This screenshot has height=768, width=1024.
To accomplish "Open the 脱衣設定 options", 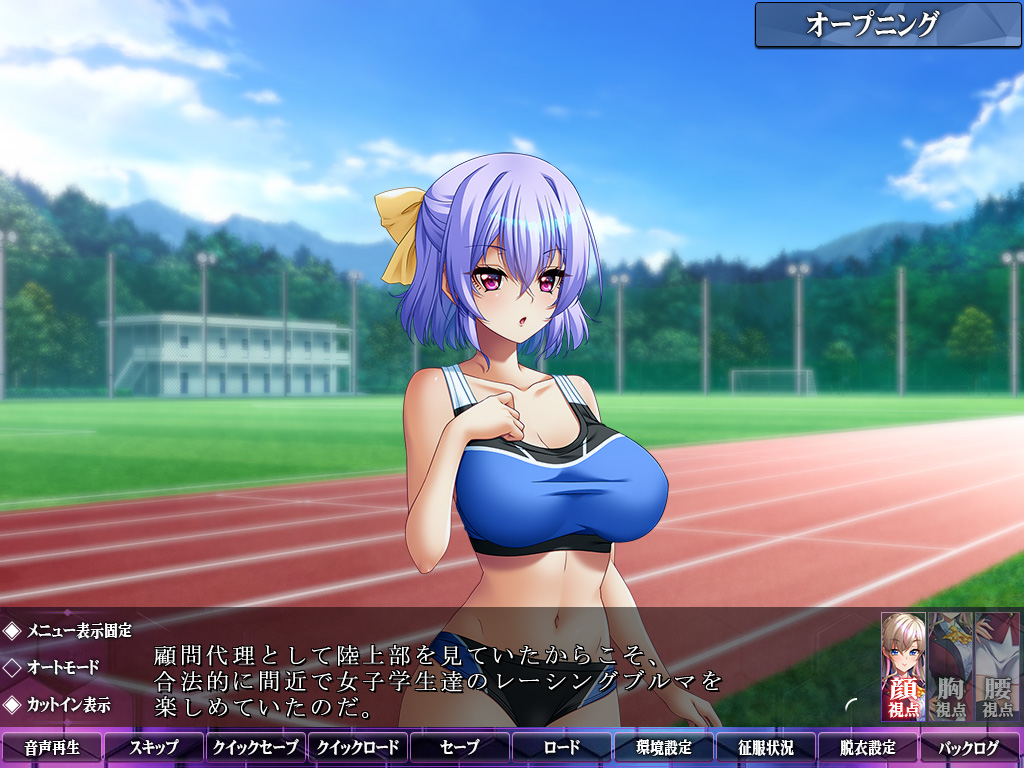I will pos(868,748).
